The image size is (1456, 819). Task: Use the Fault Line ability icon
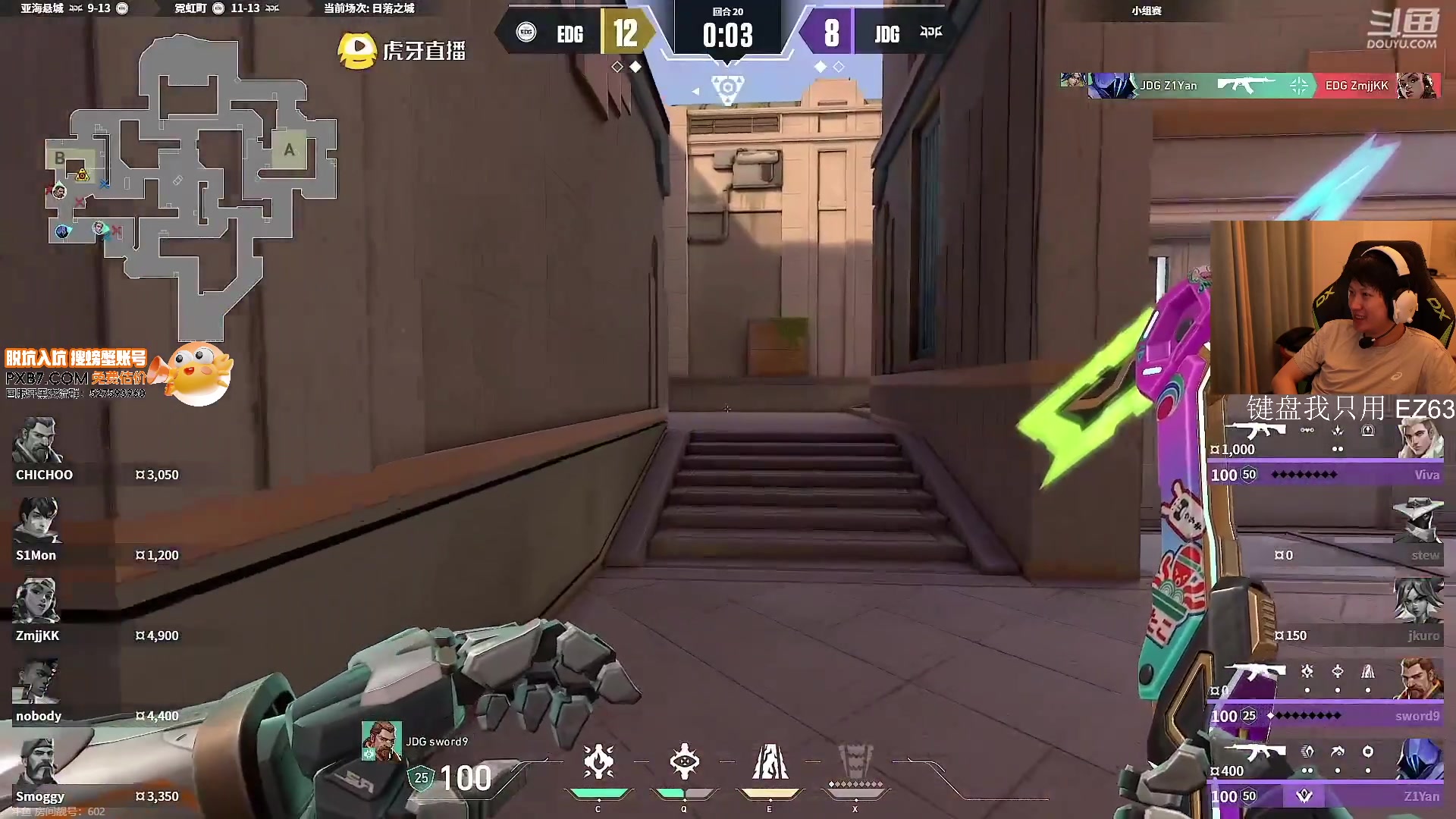(x=770, y=762)
